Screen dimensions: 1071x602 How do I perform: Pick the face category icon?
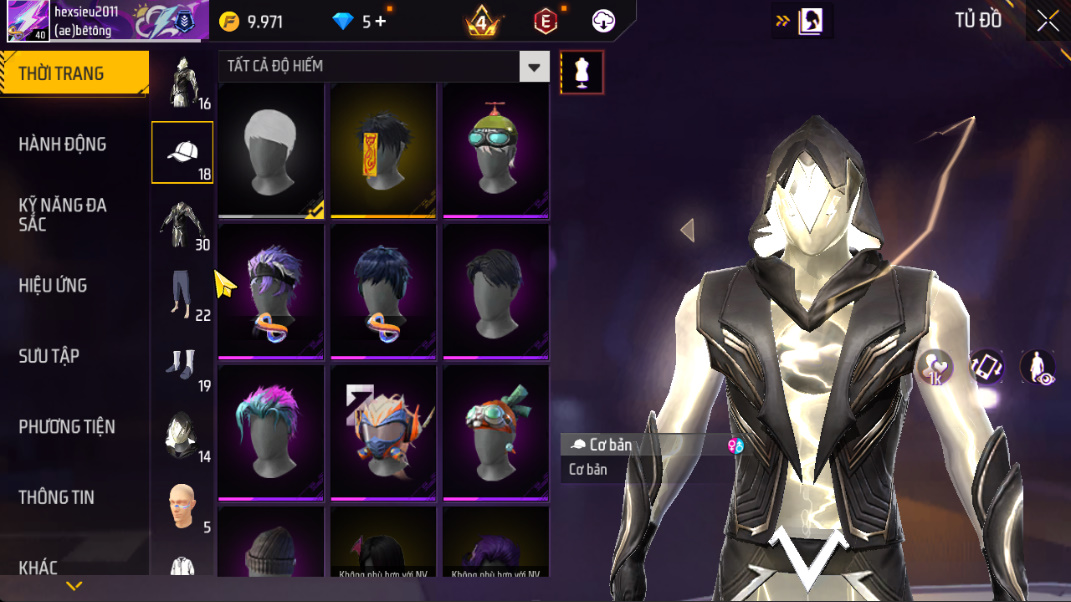[182, 507]
